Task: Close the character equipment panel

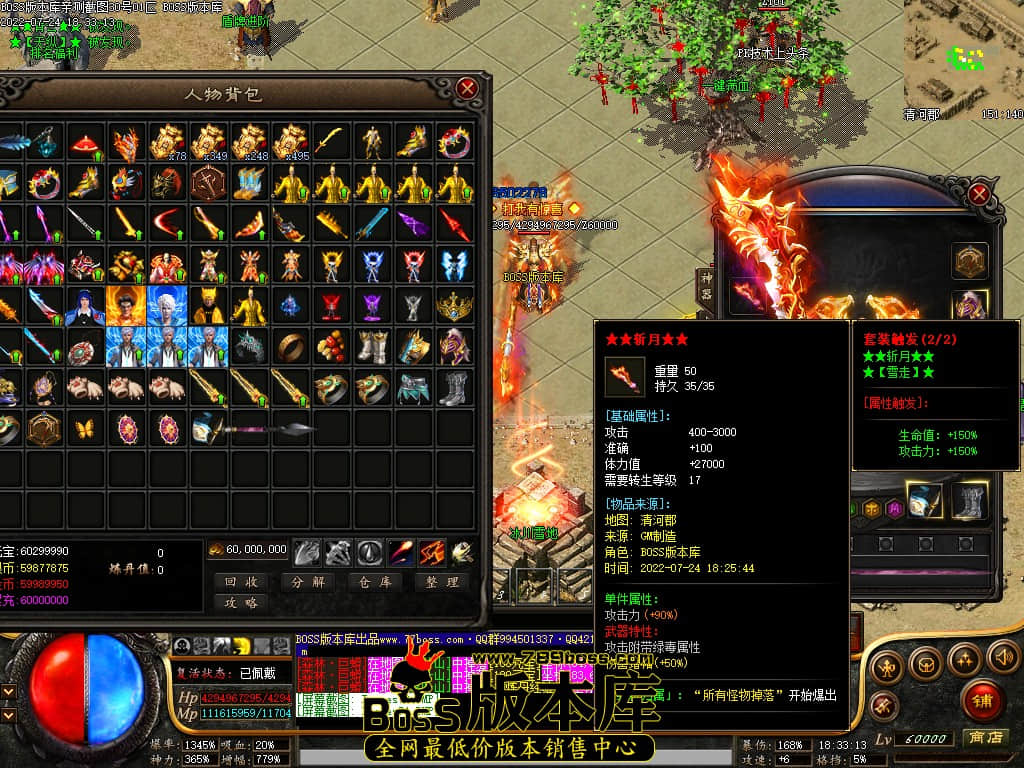Action: pos(979,194)
